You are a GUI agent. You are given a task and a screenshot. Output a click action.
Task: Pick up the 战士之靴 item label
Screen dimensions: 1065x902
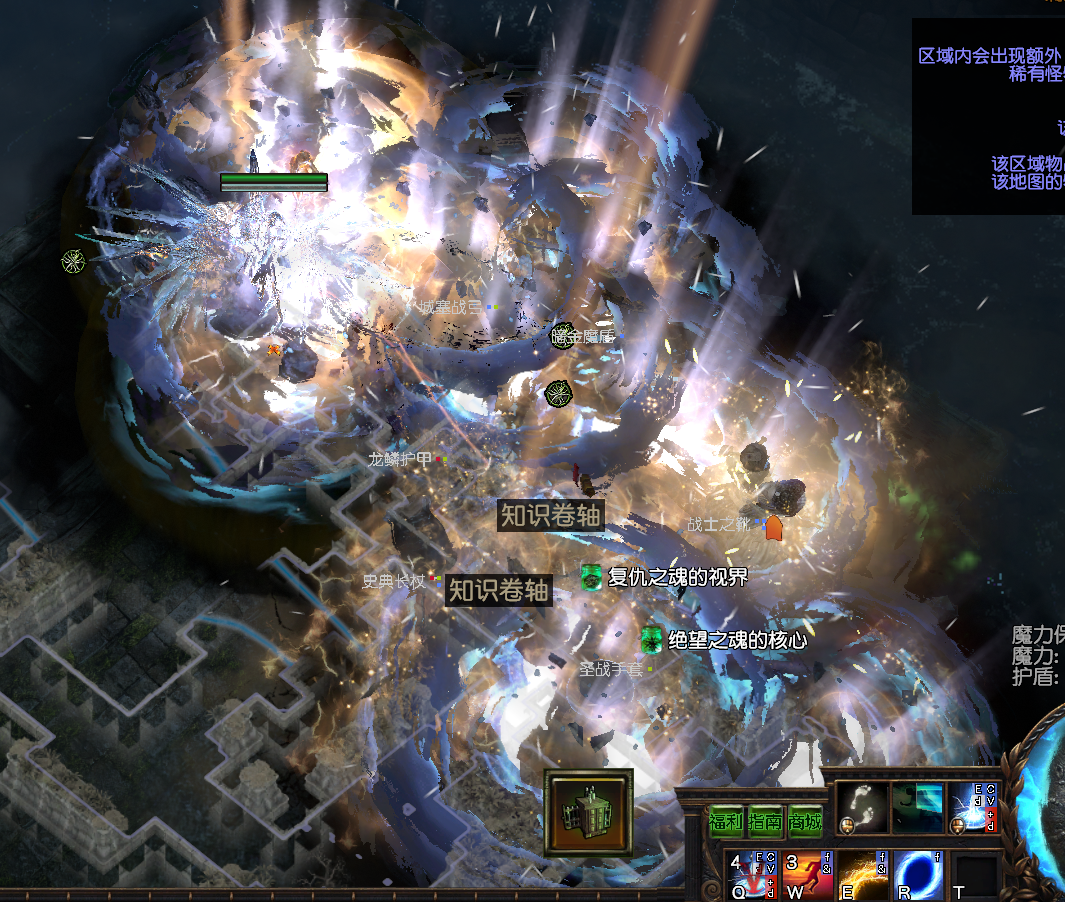pyautogui.click(x=718, y=524)
